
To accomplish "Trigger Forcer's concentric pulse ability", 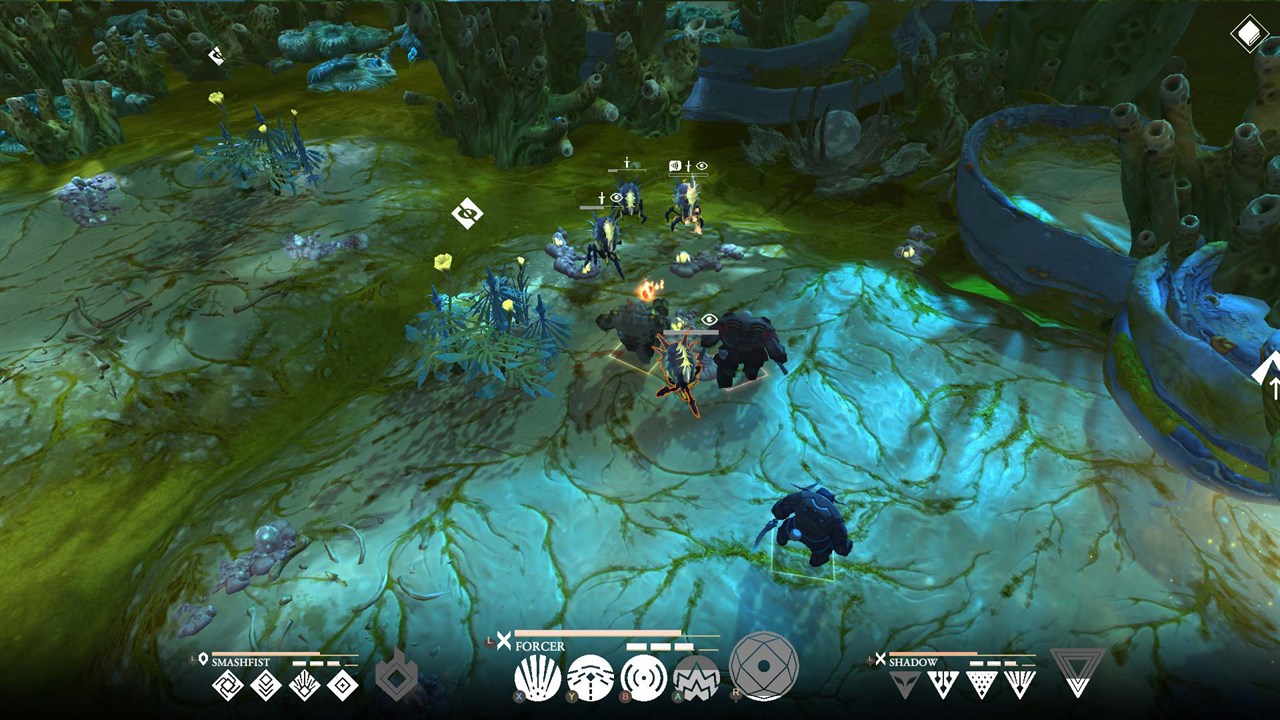I will (x=643, y=678).
